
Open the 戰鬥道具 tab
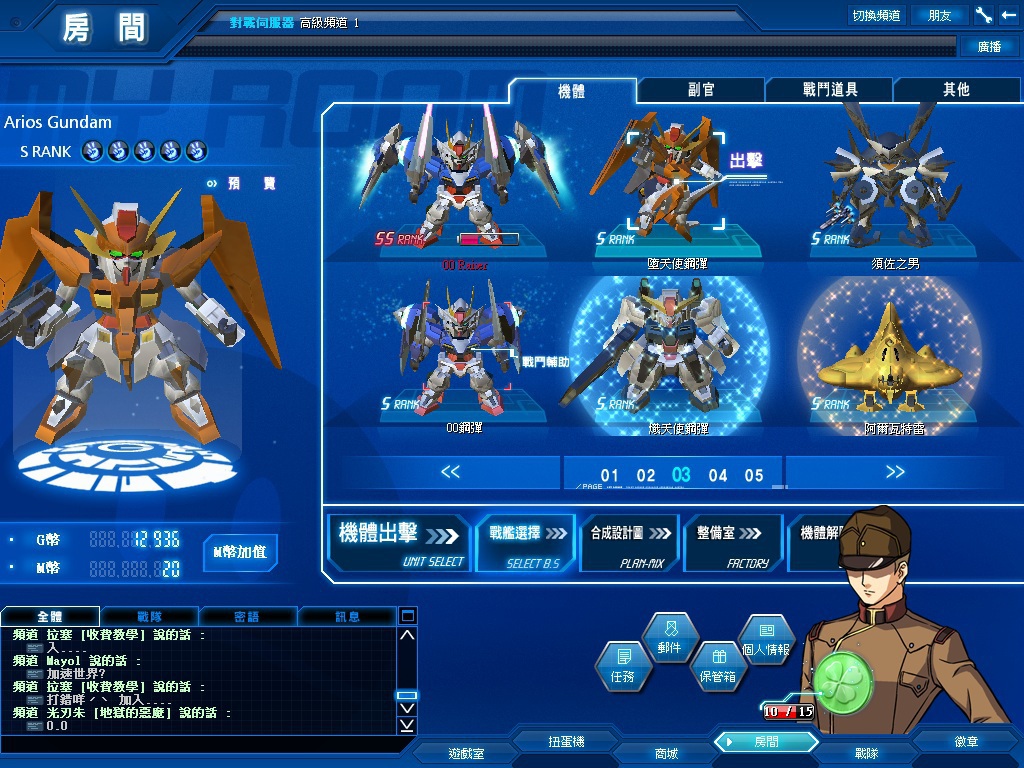830,90
